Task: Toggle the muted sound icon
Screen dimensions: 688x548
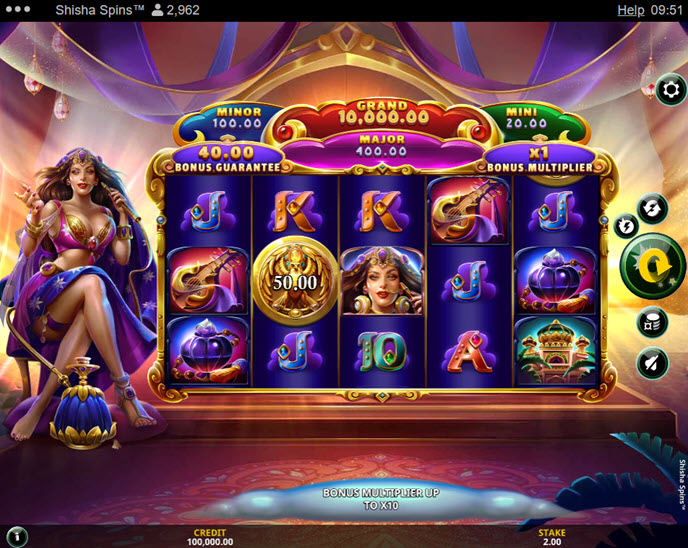Action: click(652, 363)
